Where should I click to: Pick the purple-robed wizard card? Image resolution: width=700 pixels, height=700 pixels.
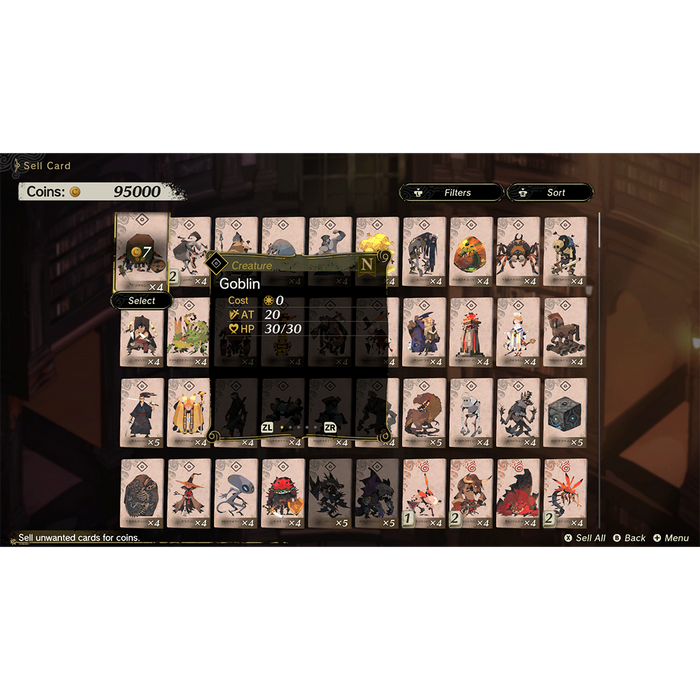click(x=424, y=332)
